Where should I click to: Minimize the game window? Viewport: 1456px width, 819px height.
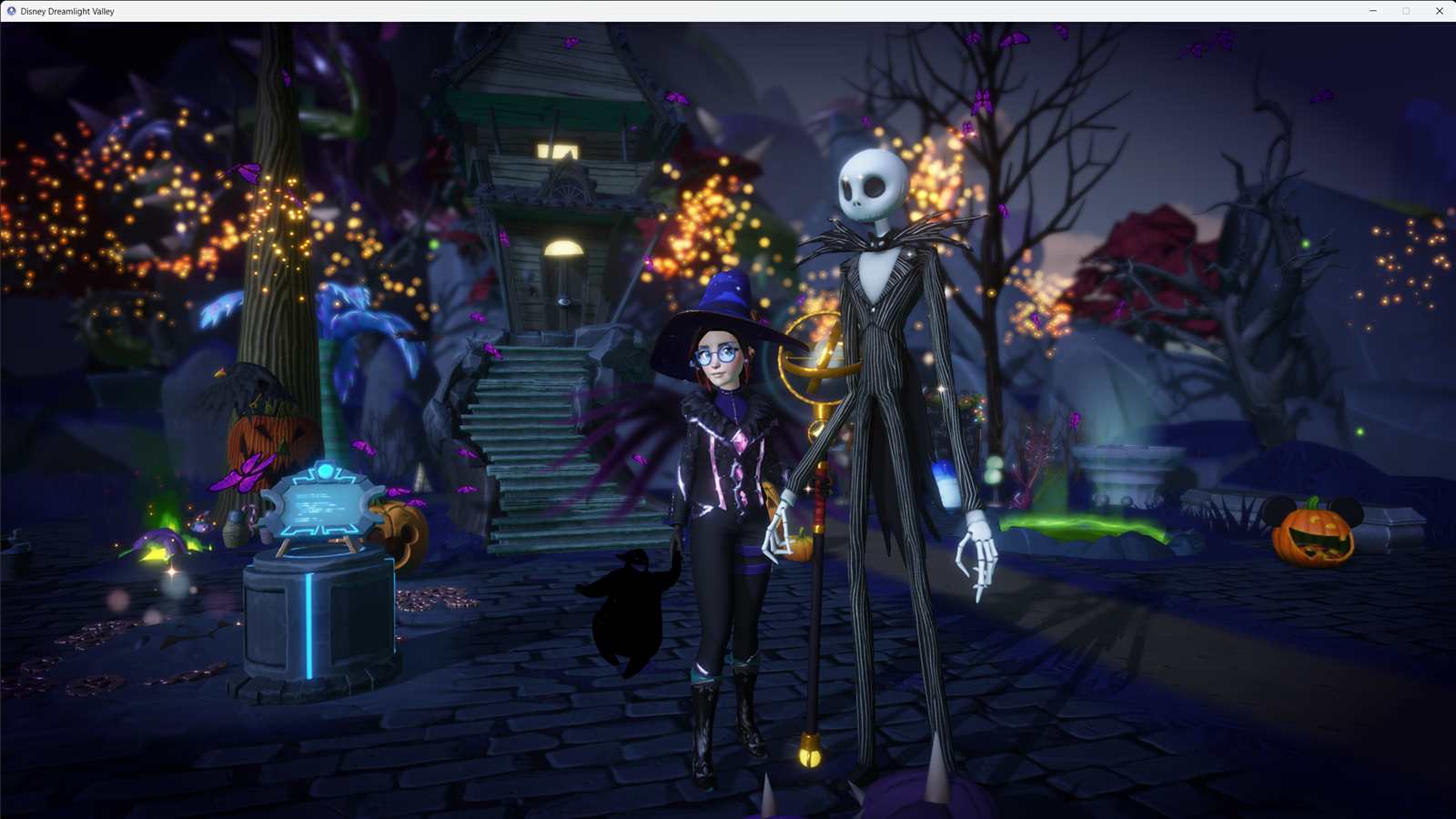tap(1372, 11)
